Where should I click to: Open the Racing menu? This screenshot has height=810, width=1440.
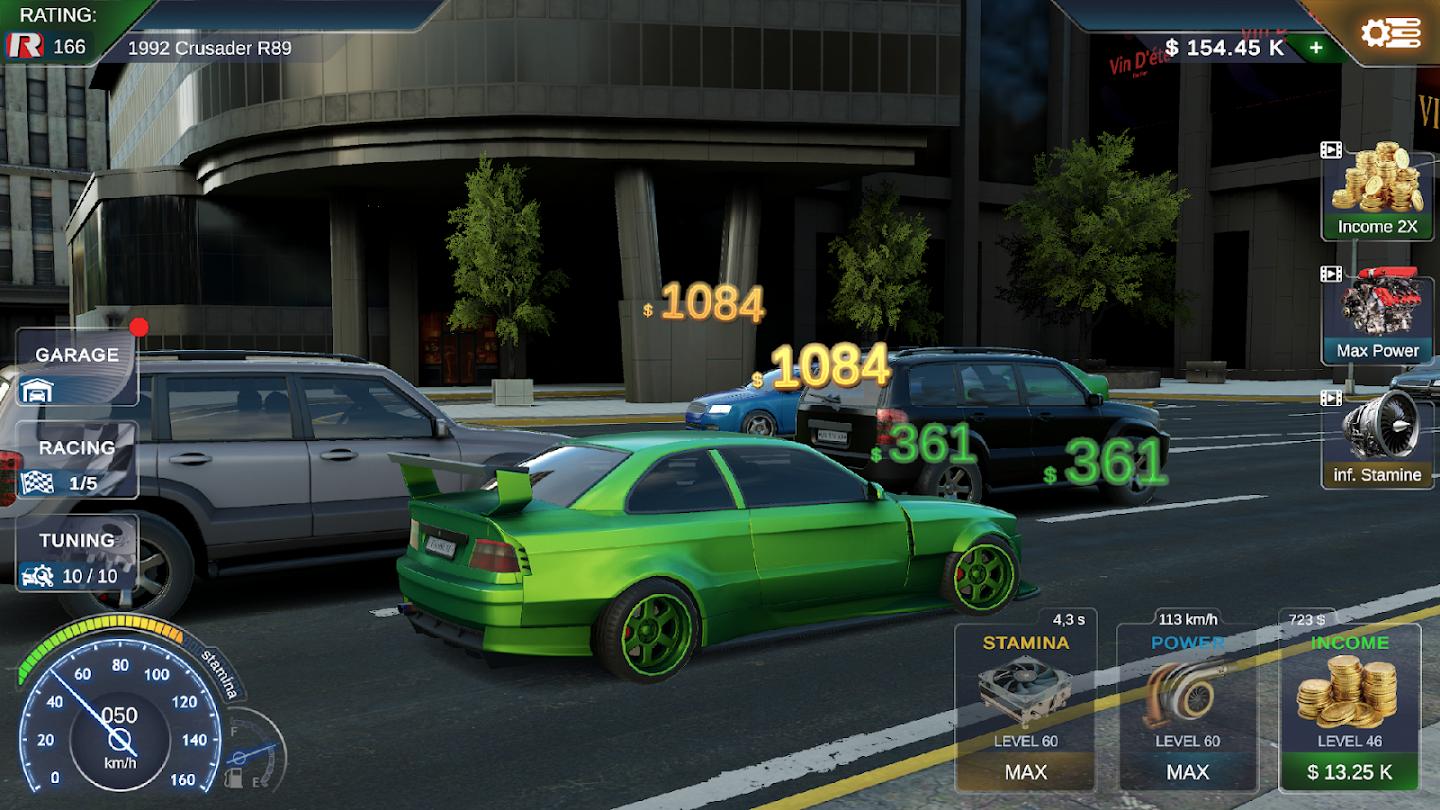coord(77,461)
